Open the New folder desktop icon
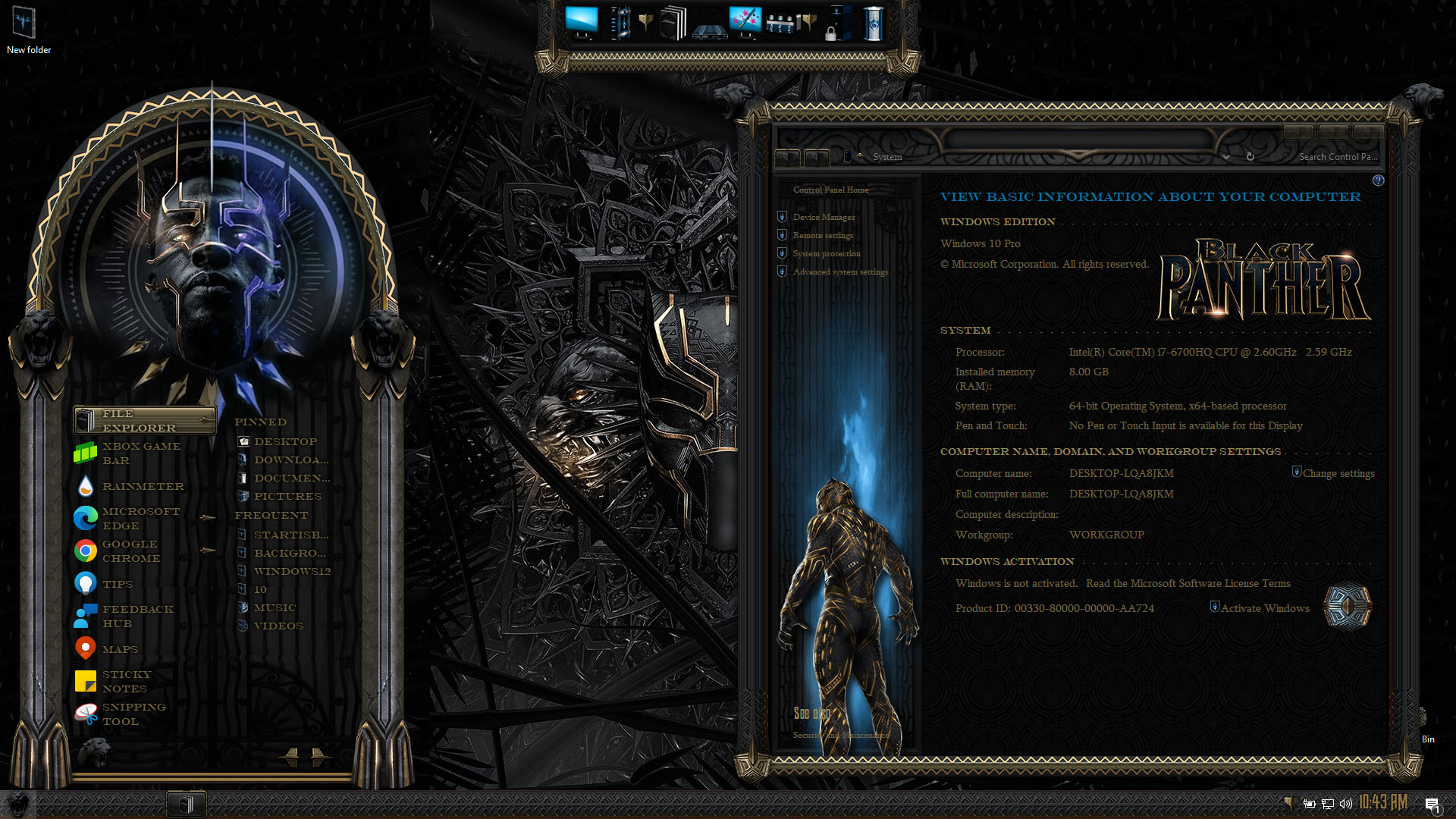The height and width of the screenshot is (819, 1456). pos(28,30)
